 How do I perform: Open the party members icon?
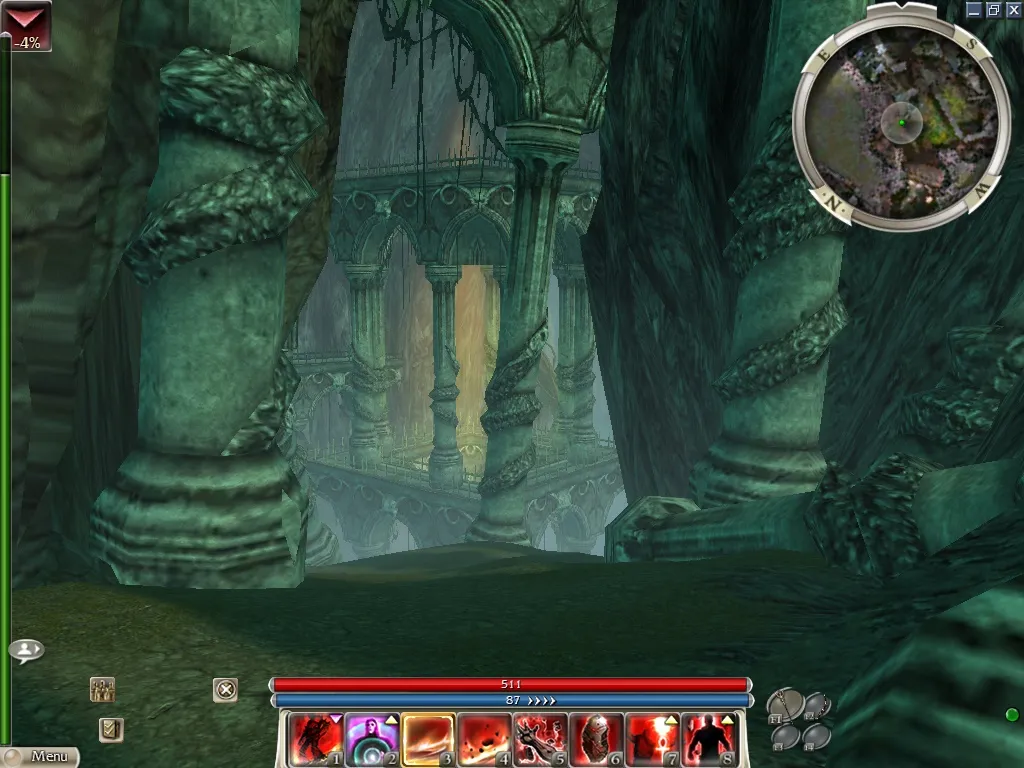(x=102, y=689)
